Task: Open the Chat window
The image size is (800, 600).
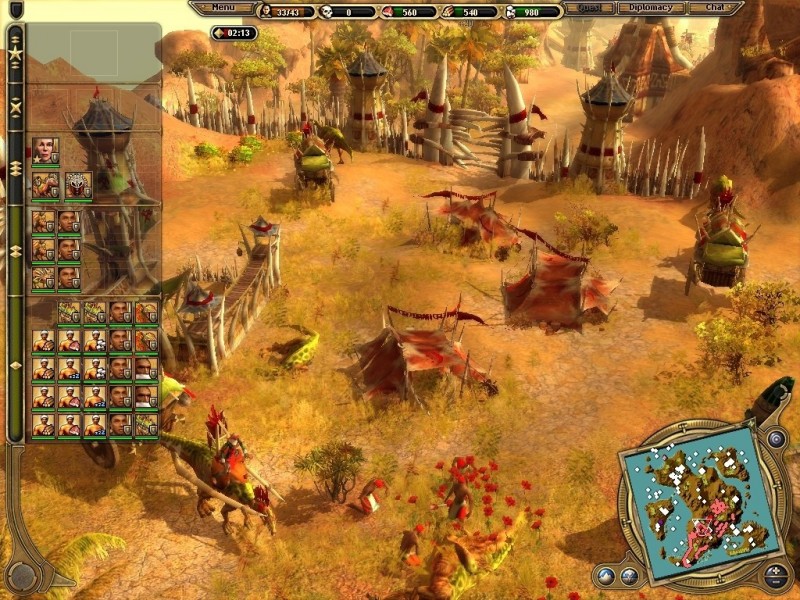Action: 713,8
